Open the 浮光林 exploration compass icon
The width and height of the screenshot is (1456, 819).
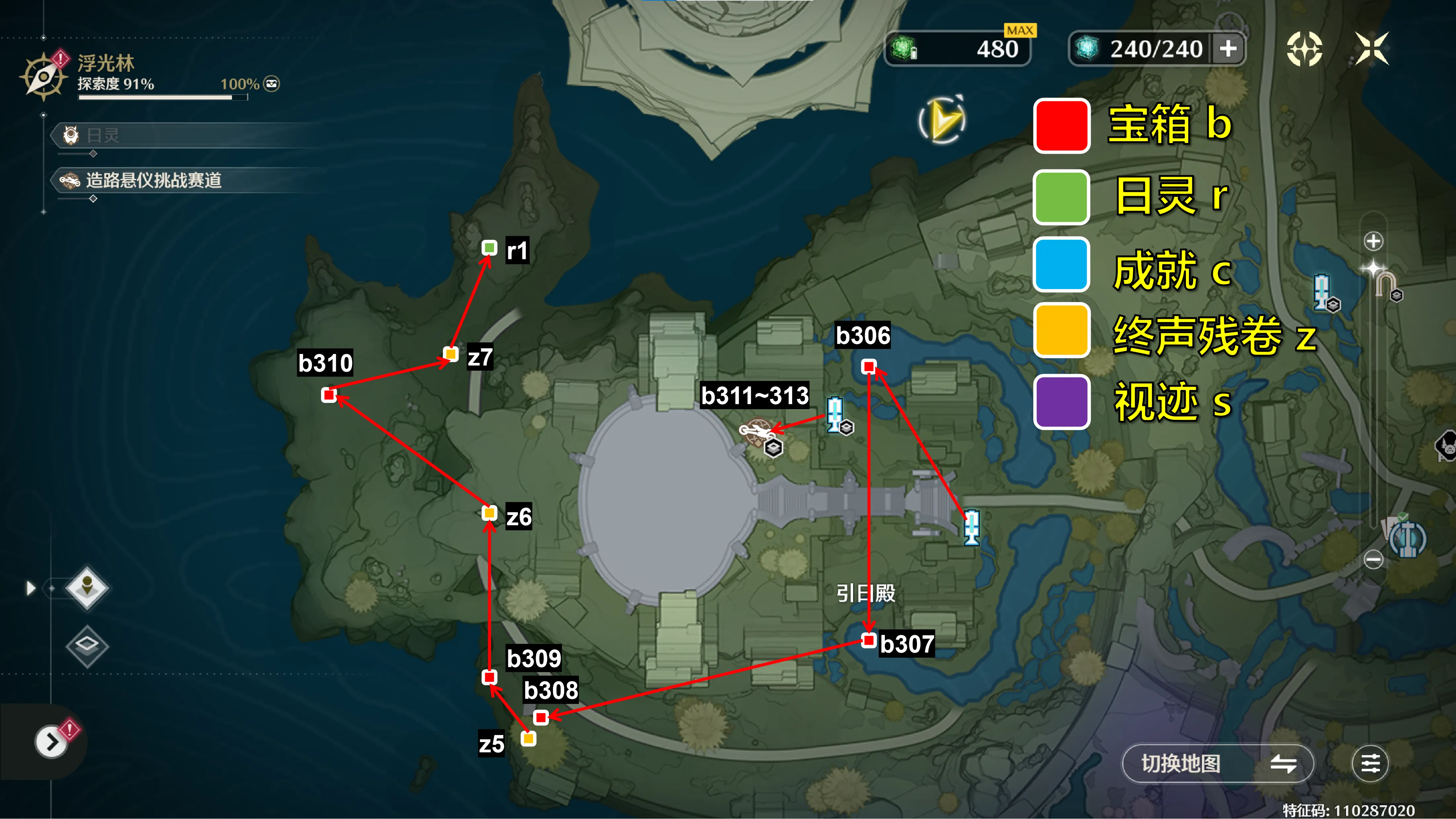(x=43, y=76)
